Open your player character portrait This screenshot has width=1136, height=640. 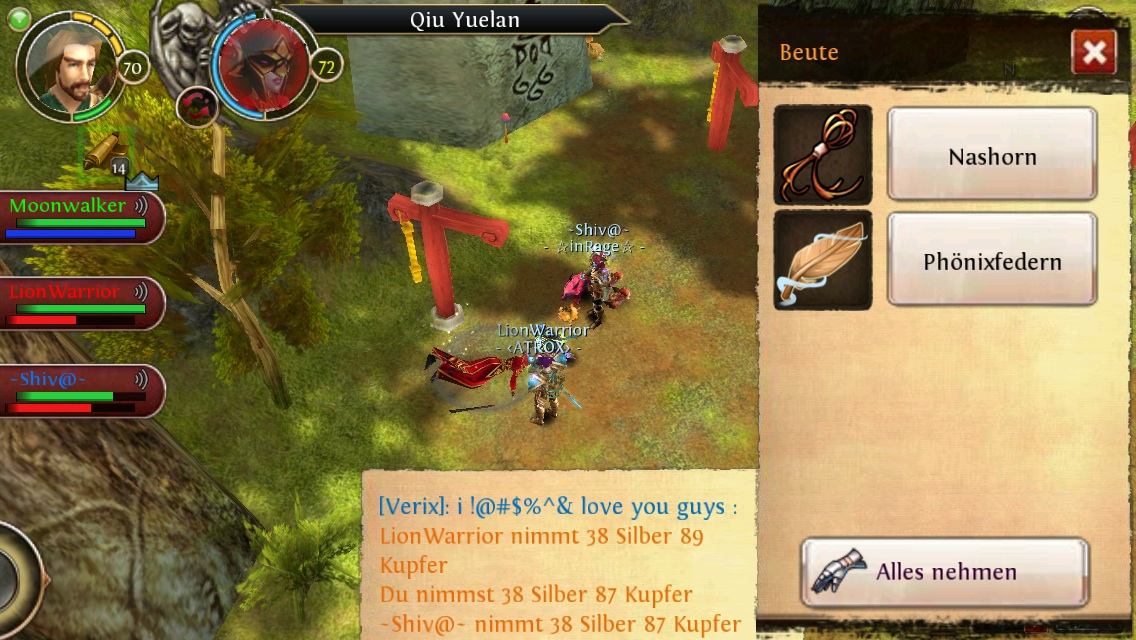[72, 65]
